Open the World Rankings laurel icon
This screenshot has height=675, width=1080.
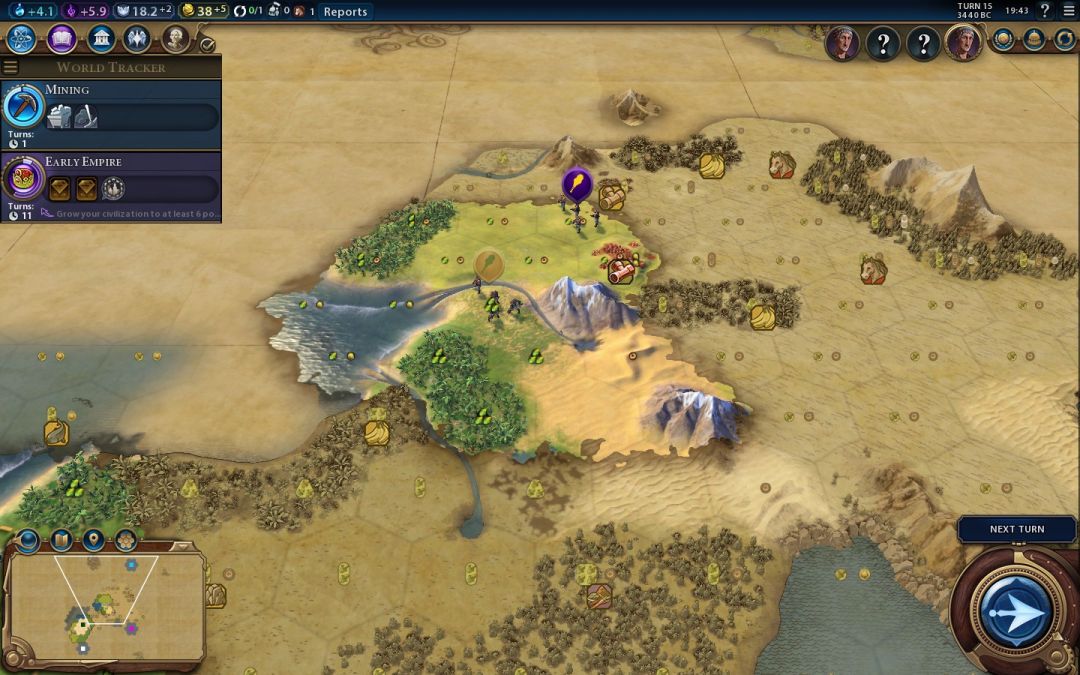(x=1003, y=40)
